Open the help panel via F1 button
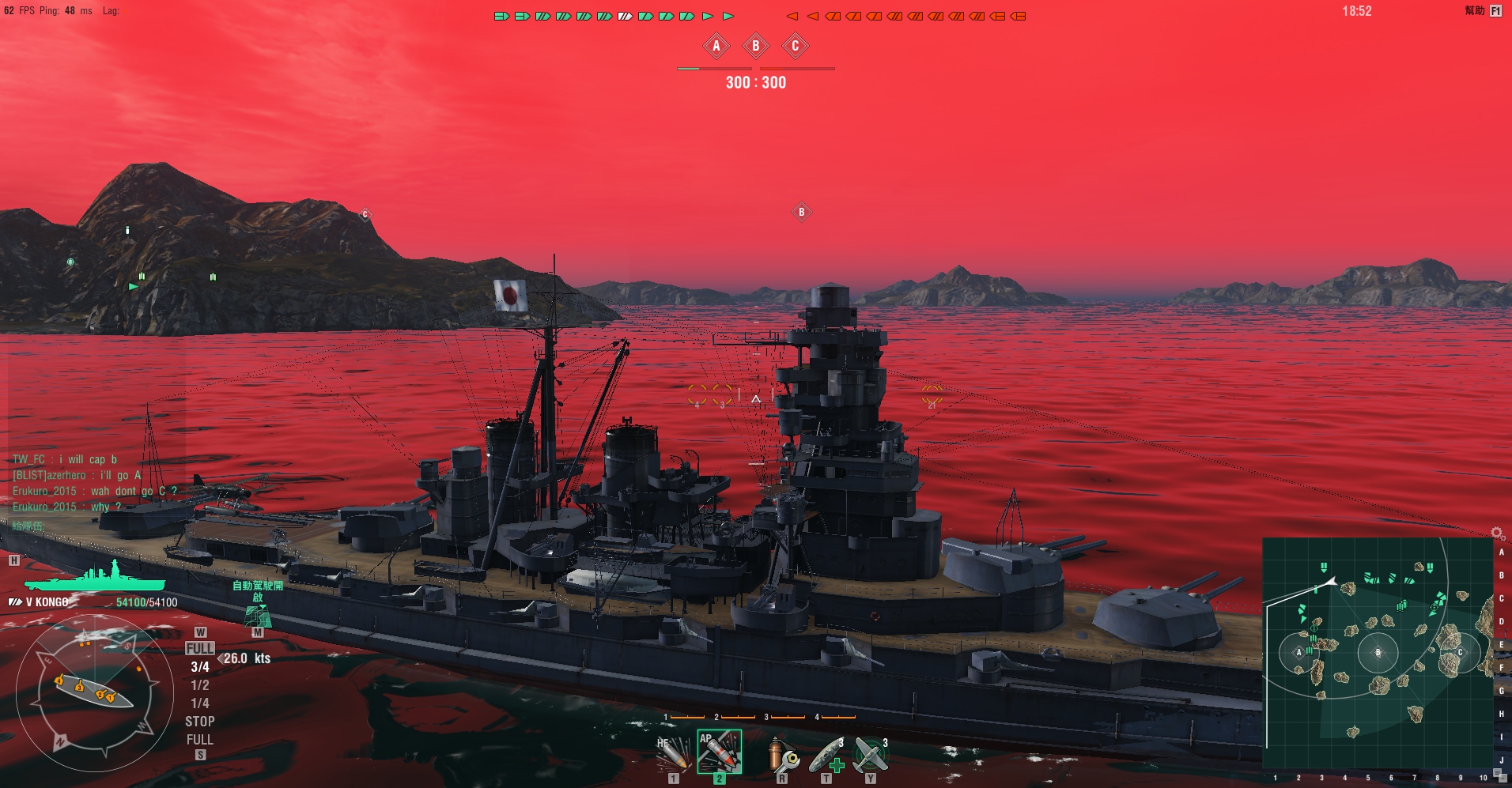 (x=1495, y=11)
